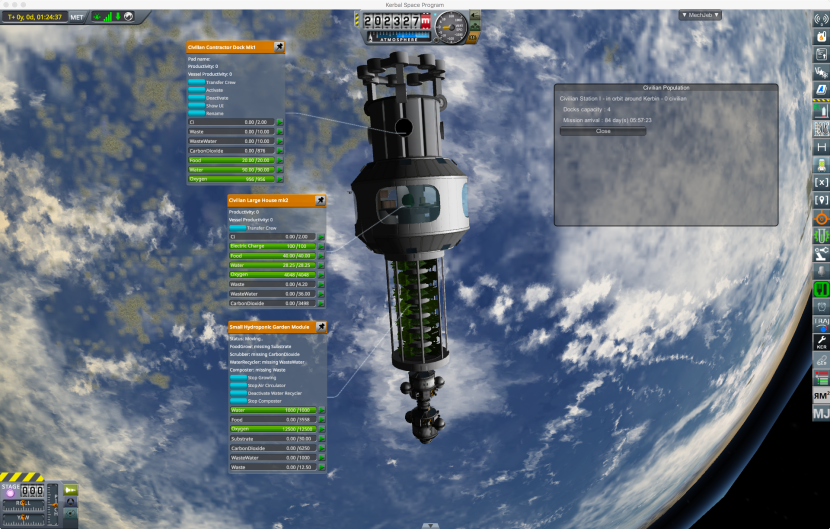Open the MJ toolbar button
Image resolution: width=830 pixels, height=529 pixels.
(x=821, y=412)
